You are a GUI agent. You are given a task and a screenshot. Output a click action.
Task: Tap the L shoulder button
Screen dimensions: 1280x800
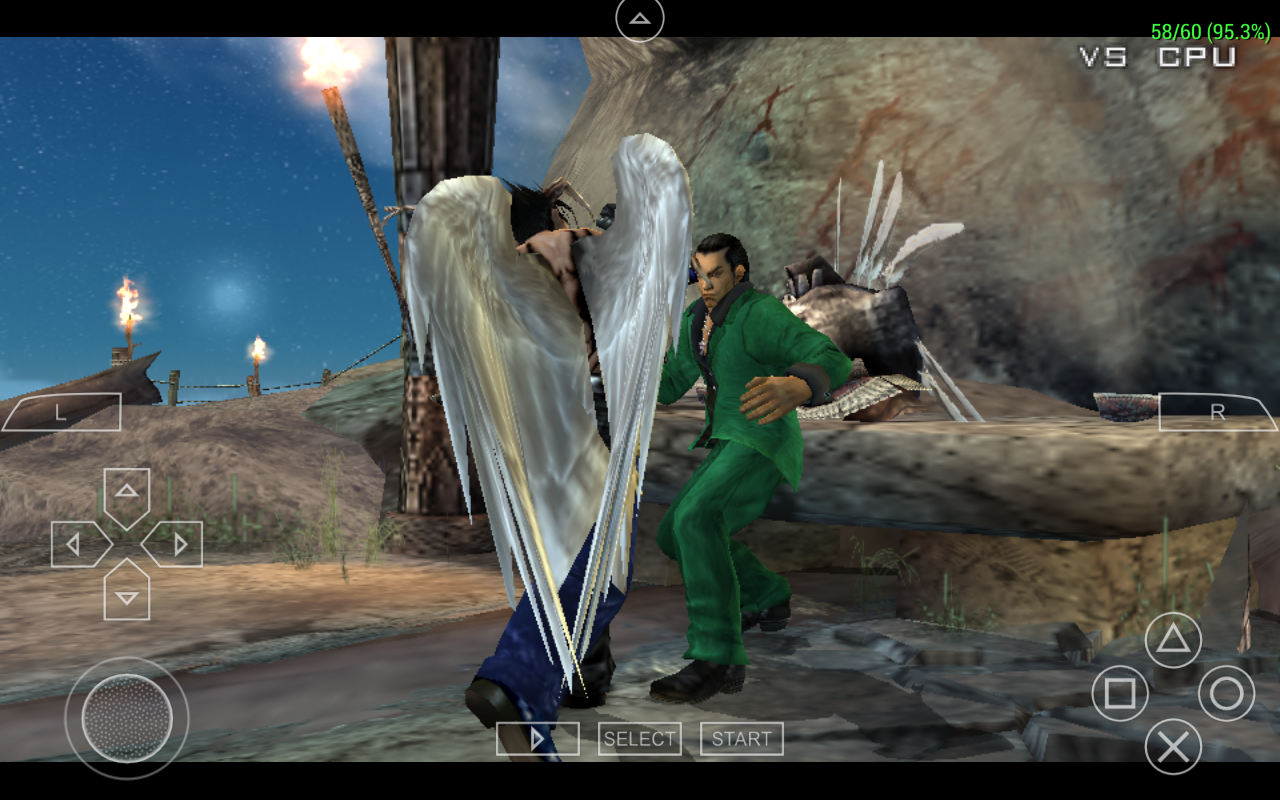click(x=61, y=412)
